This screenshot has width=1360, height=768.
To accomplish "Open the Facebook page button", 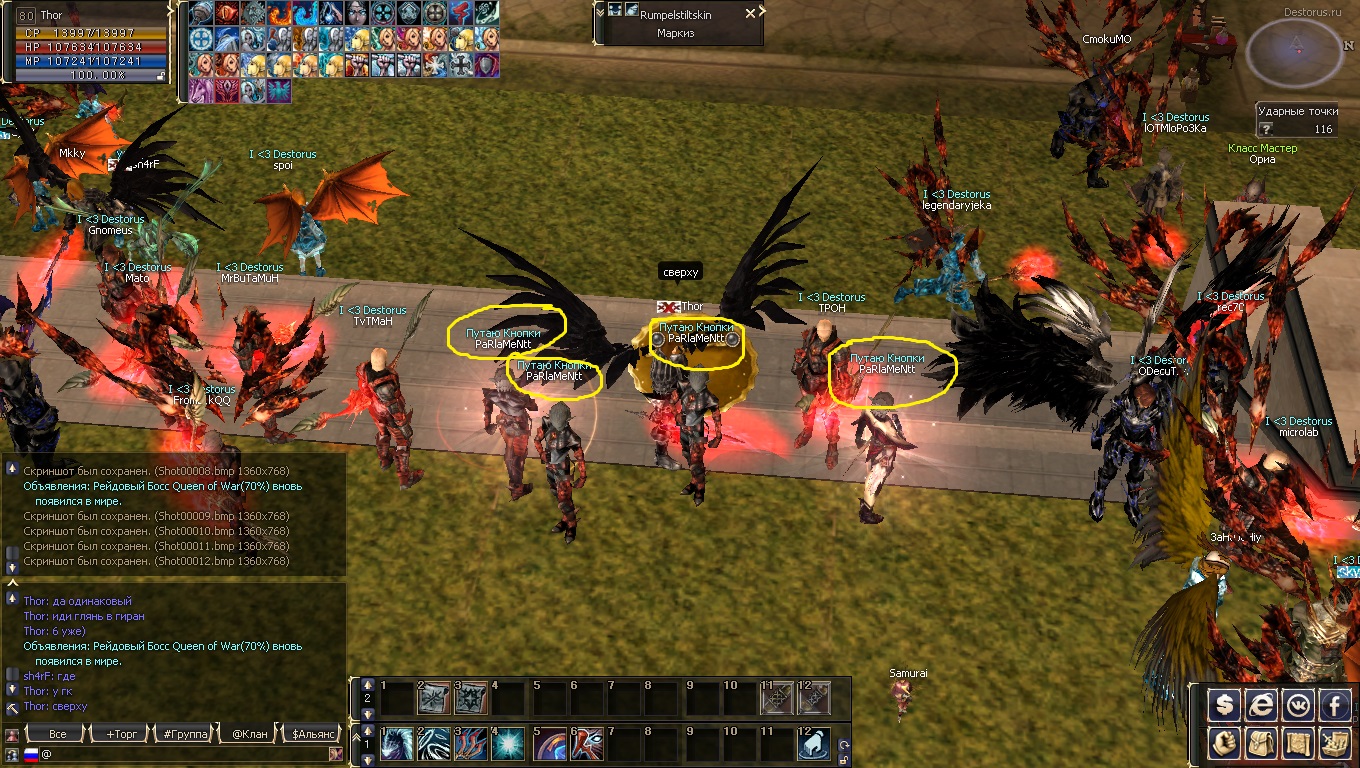I will (x=1335, y=706).
